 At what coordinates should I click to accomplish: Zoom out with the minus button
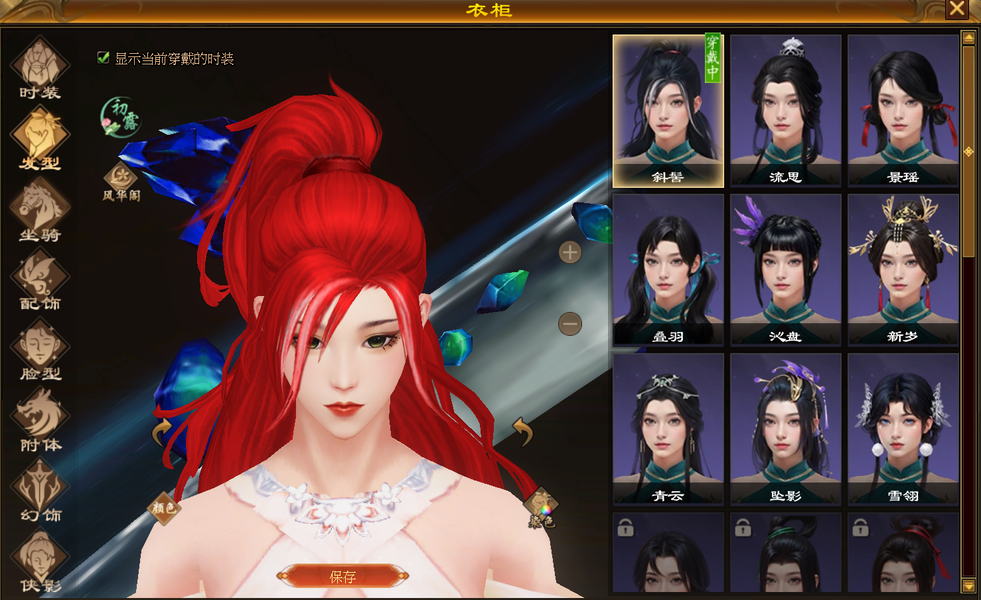(x=570, y=323)
